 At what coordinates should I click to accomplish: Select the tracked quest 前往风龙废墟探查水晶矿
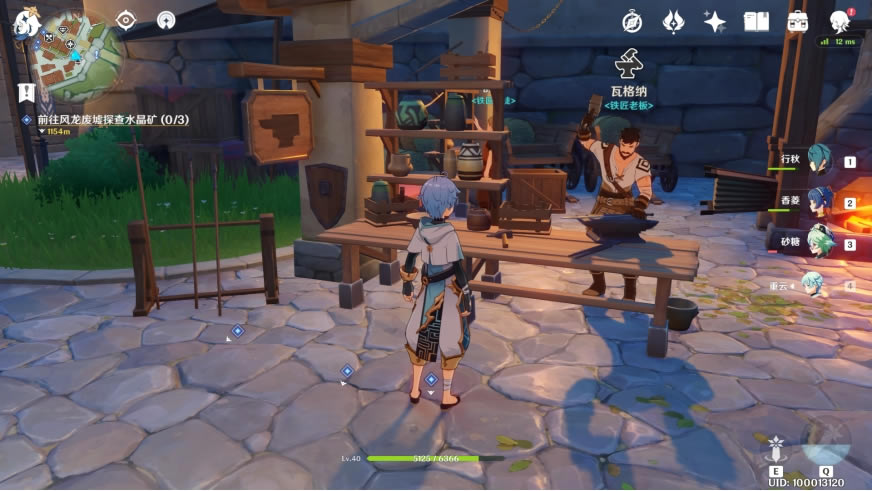pyautogui.click(x=113, y=120)
